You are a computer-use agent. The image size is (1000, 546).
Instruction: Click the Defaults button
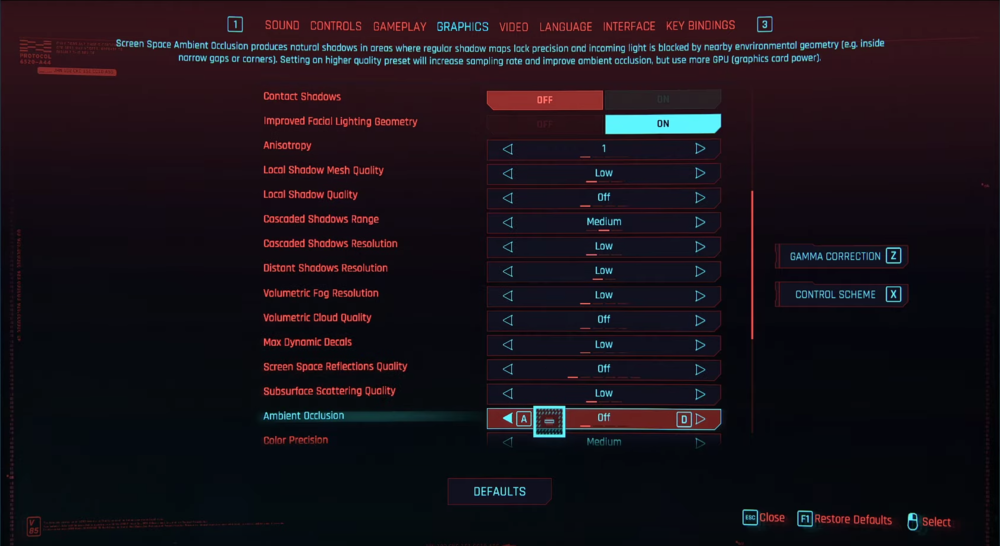(x=499, y=491)
